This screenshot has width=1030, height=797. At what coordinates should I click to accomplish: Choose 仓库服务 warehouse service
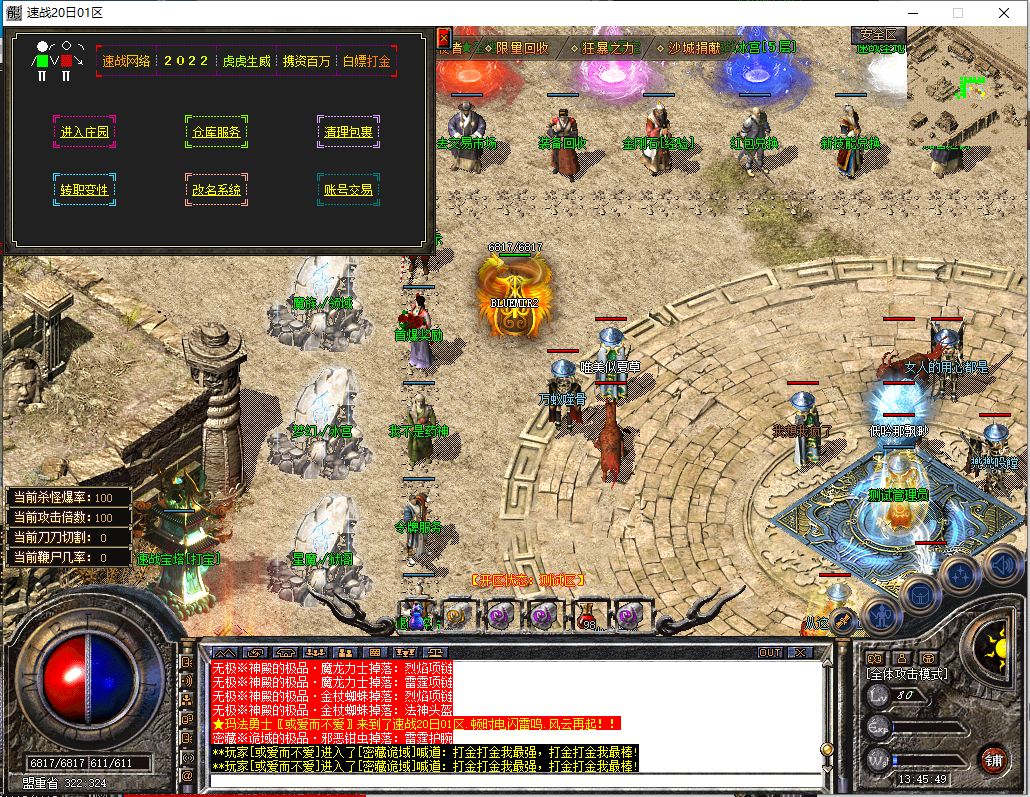[216, 132]
